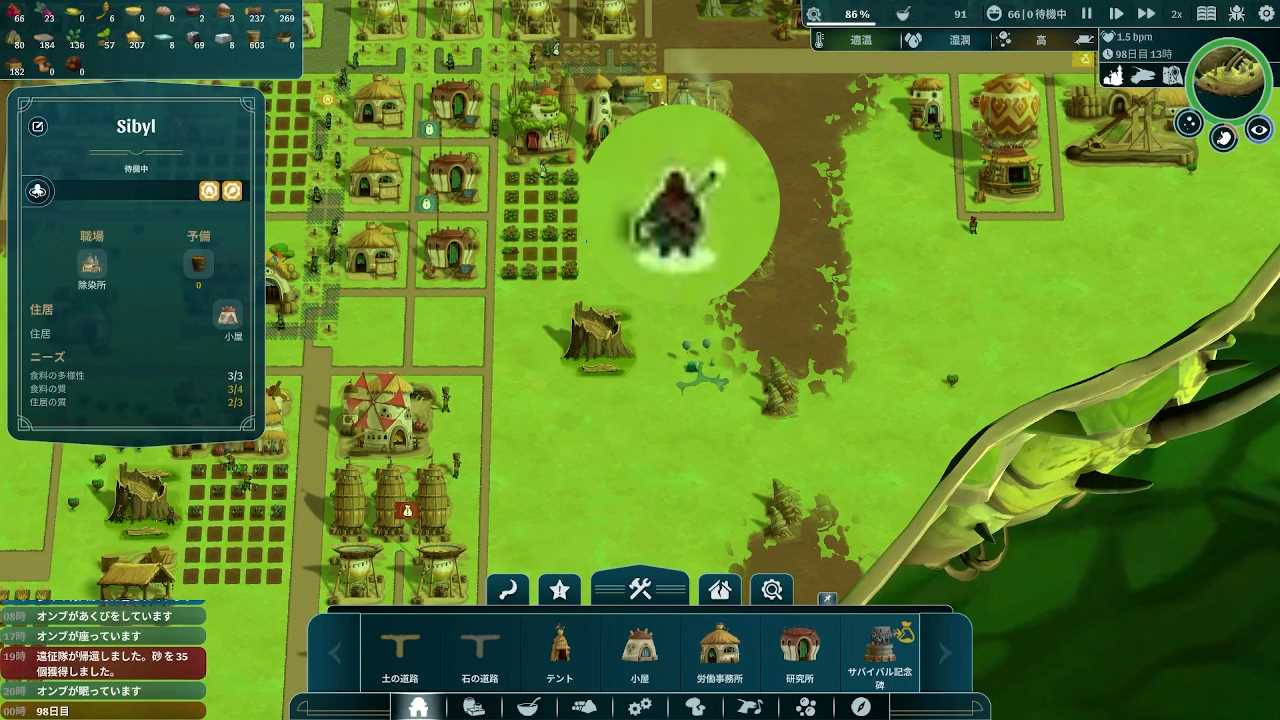Select 土の道路 dirt road to build
The height and width of the screenshot is (720, 1280).
click(x=400, y=653)
